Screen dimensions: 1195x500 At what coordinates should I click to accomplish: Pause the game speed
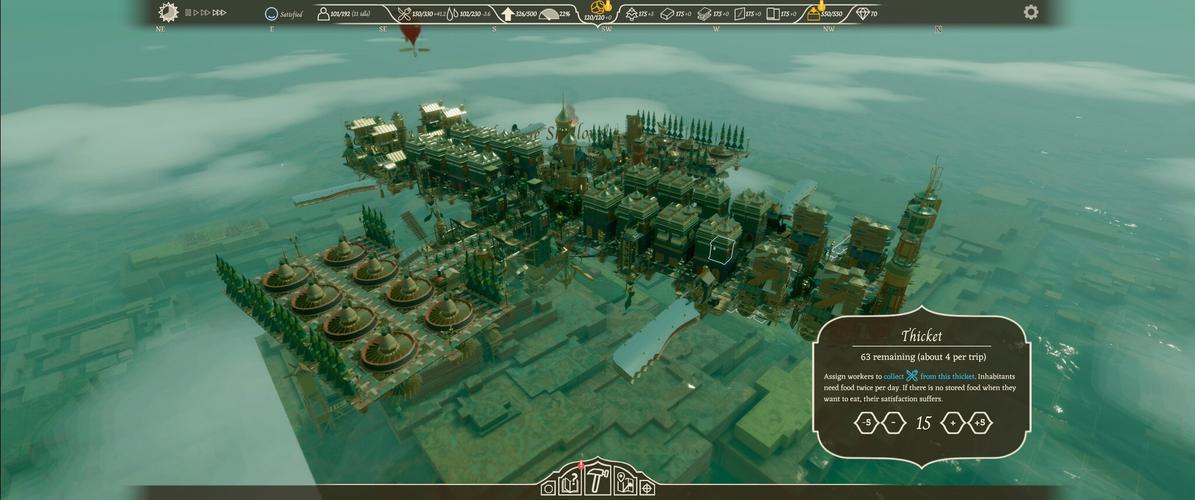(x=188, y=13)
